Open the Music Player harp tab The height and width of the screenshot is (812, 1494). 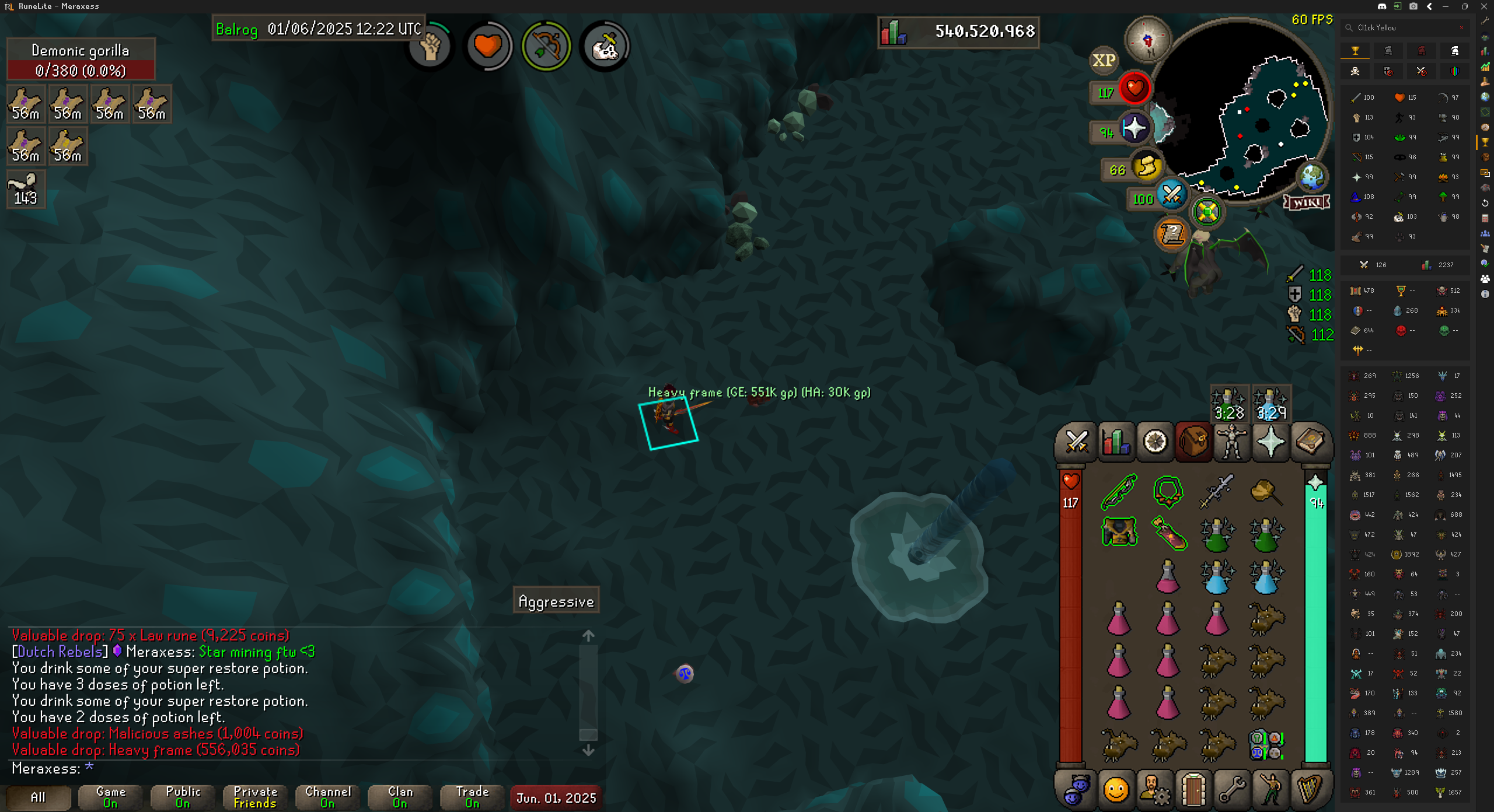(x=1310, y=790)
